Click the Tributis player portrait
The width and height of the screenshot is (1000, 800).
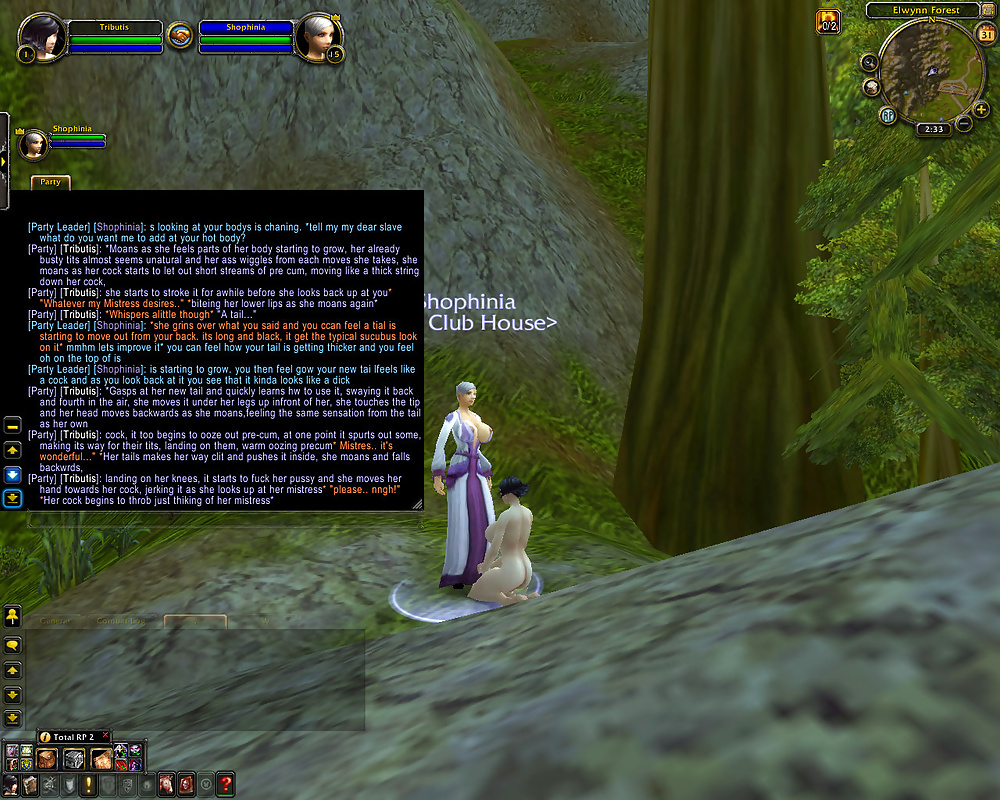42,36
